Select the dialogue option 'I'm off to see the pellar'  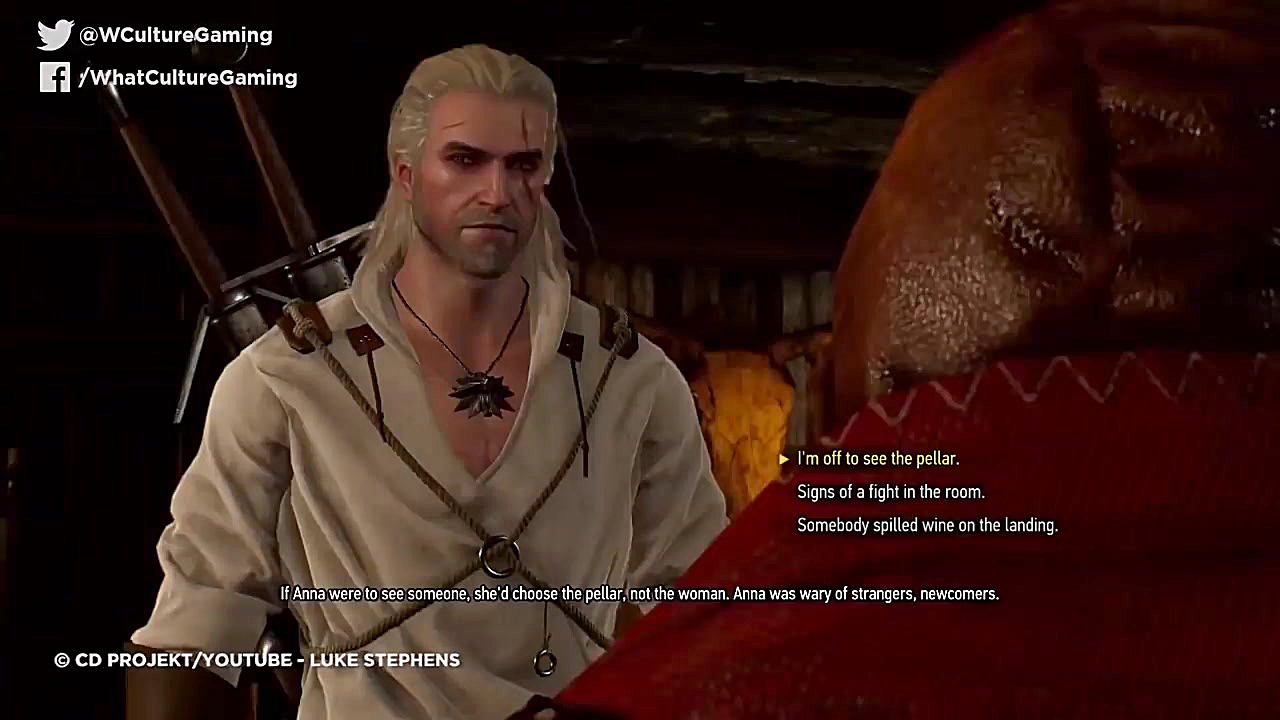pos(877,458)
